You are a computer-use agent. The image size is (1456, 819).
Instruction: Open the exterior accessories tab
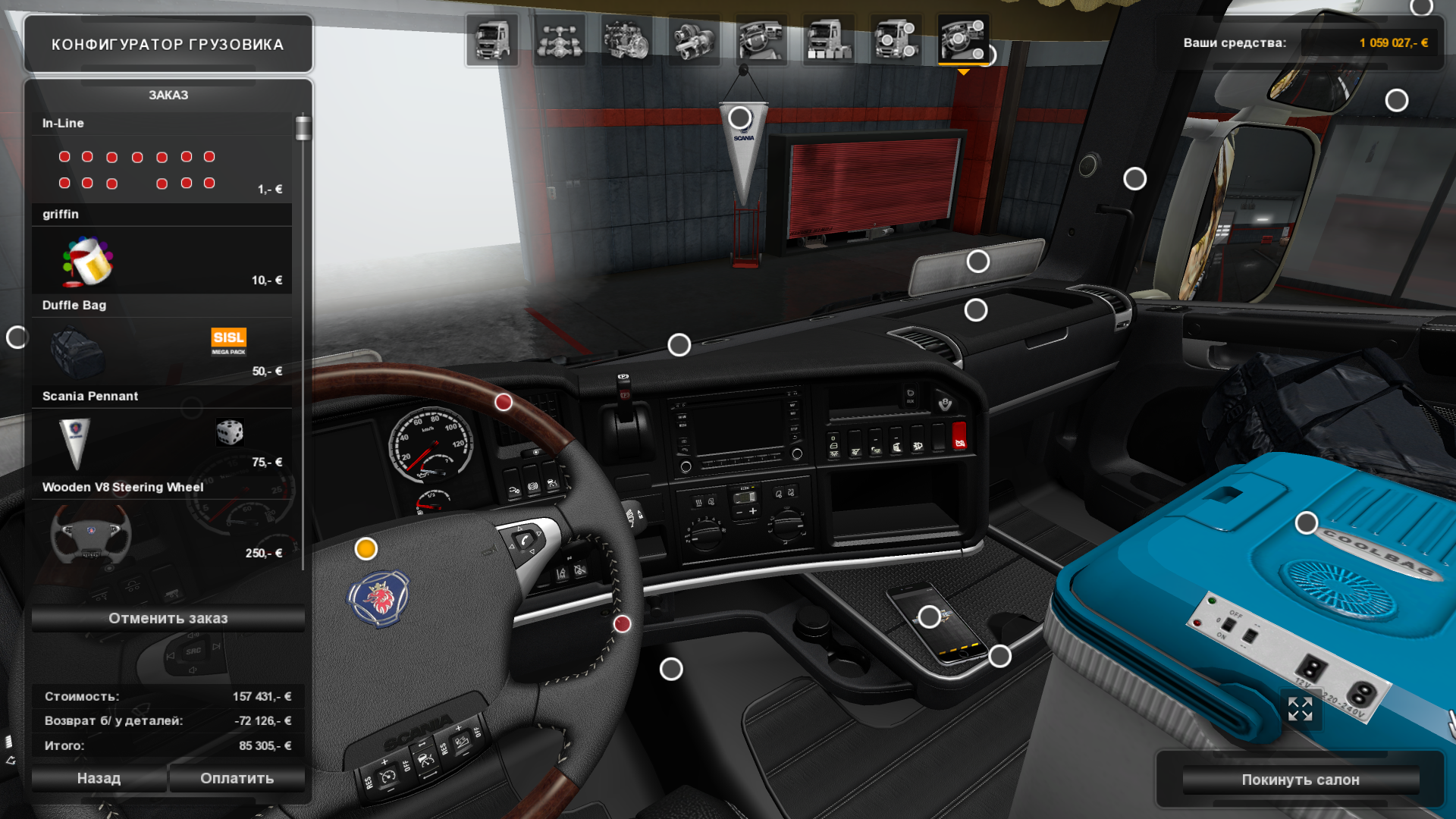(896, 40)
